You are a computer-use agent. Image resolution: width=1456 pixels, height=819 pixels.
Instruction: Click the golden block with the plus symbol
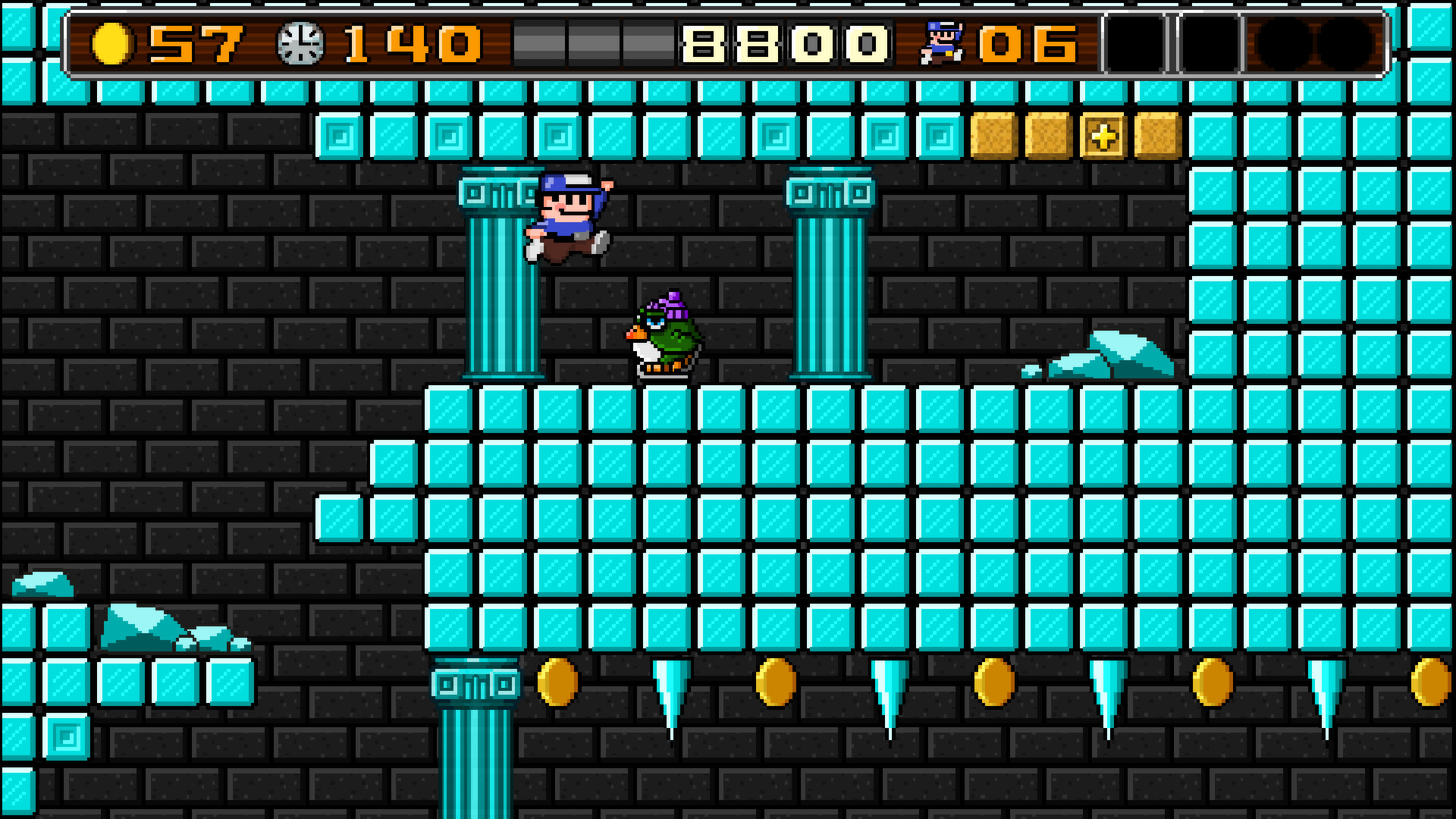tap(1103, 138)
